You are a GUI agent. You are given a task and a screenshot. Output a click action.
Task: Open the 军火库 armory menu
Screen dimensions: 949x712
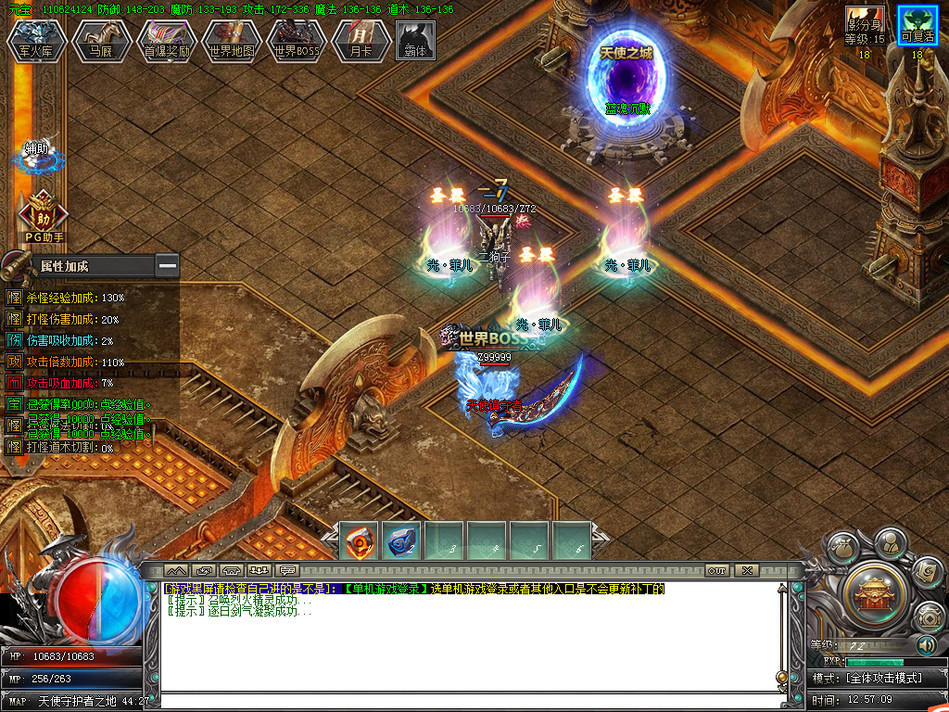point(36,41)
